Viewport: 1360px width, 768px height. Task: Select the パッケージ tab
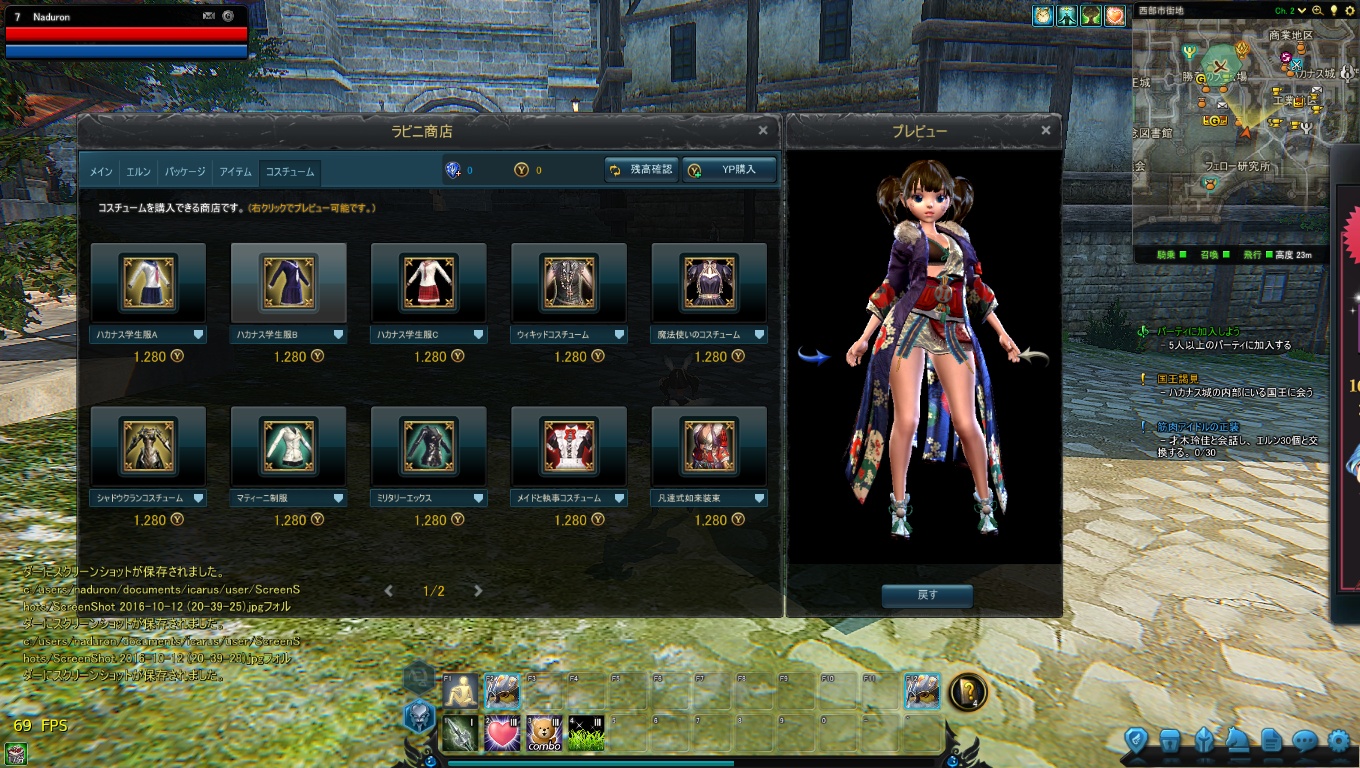[x=185, y=172]
